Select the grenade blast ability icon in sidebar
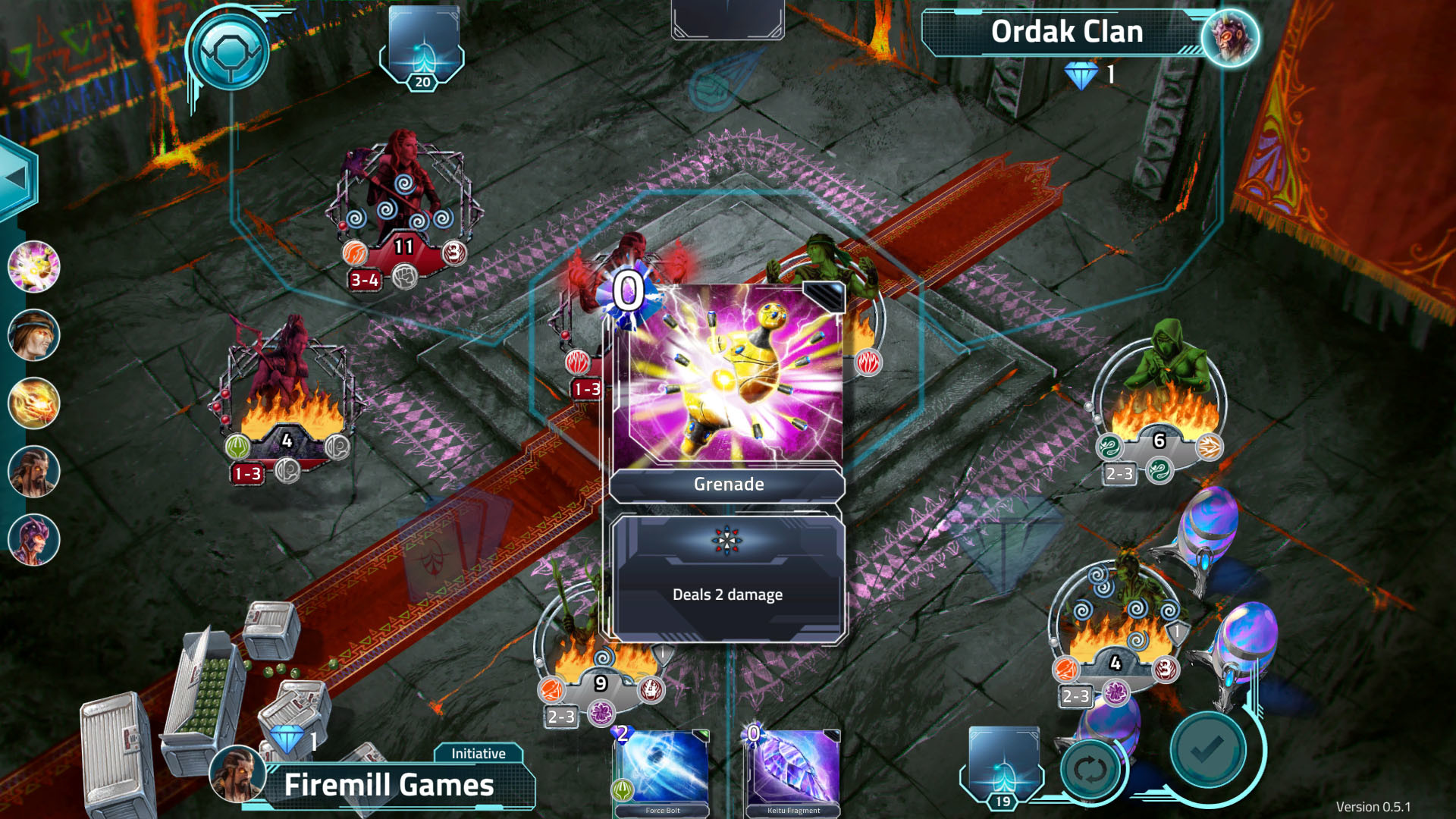 (33, 267)
